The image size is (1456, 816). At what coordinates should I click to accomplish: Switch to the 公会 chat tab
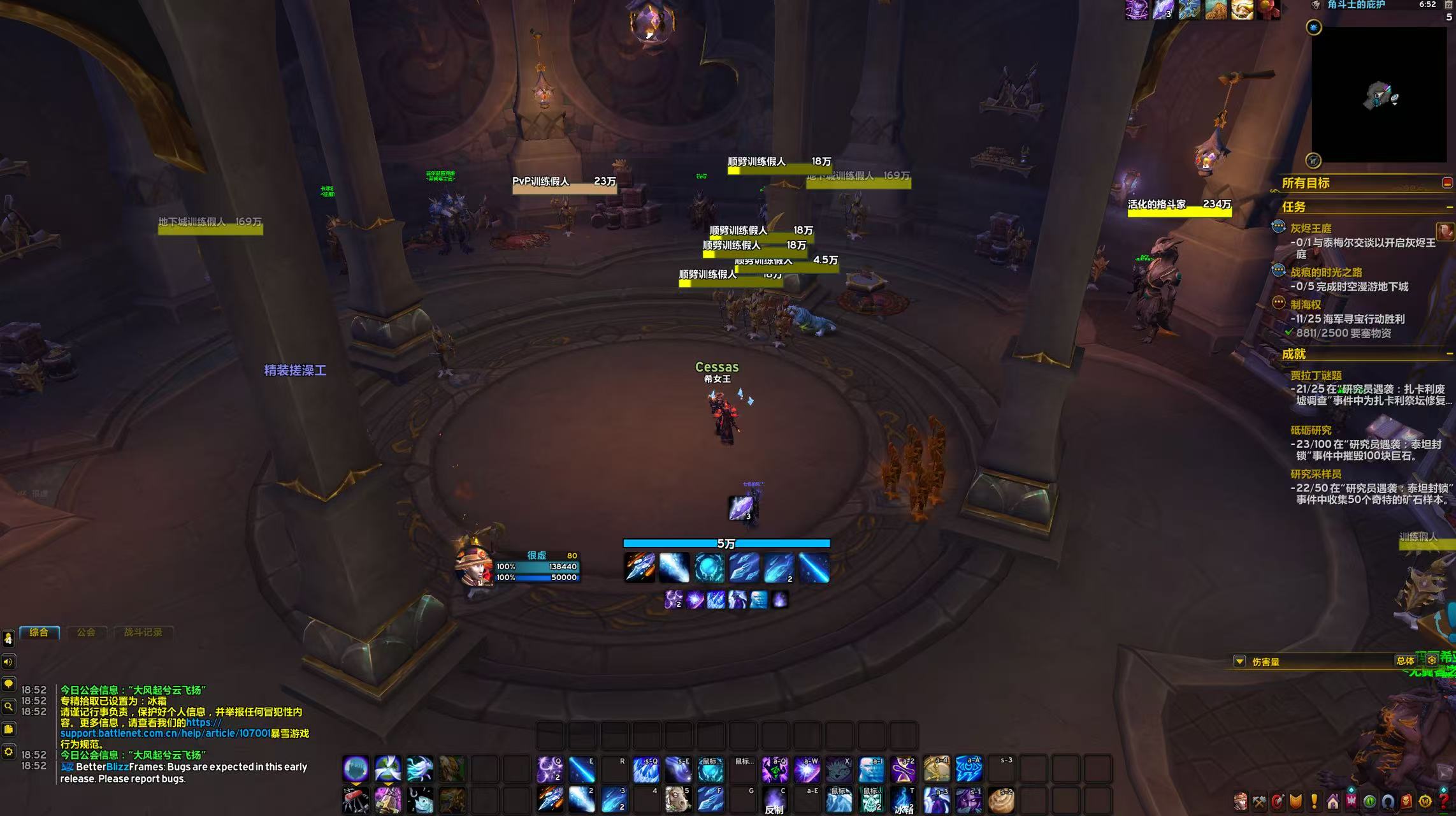[x=86, y=632]
